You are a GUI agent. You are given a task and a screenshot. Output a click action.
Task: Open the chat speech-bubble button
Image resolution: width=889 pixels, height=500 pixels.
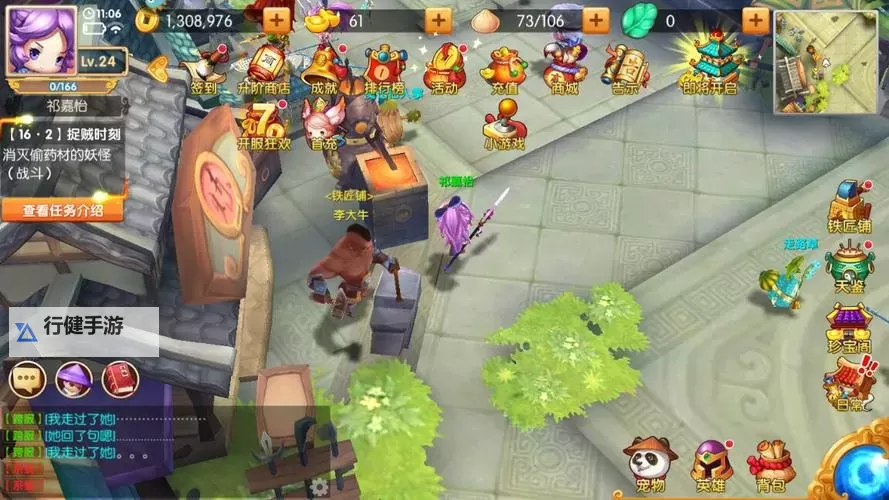pos(27,378)
